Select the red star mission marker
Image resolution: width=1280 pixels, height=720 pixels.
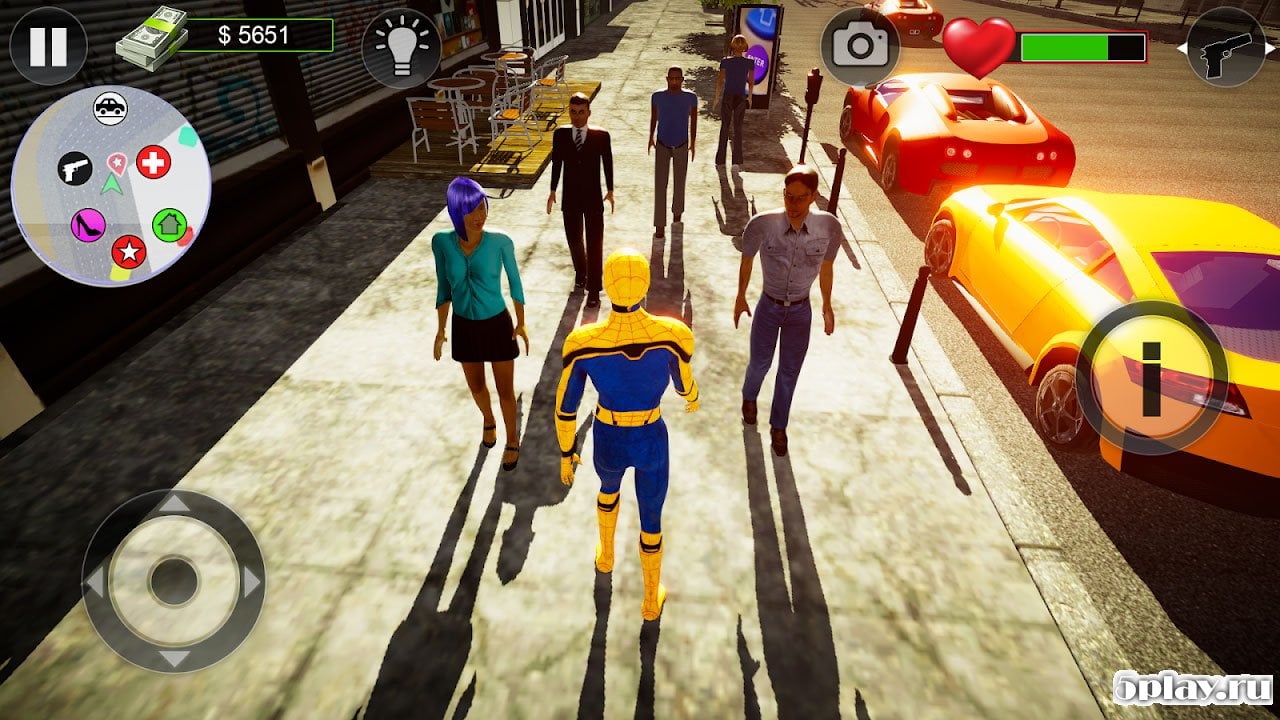point(128,251)
